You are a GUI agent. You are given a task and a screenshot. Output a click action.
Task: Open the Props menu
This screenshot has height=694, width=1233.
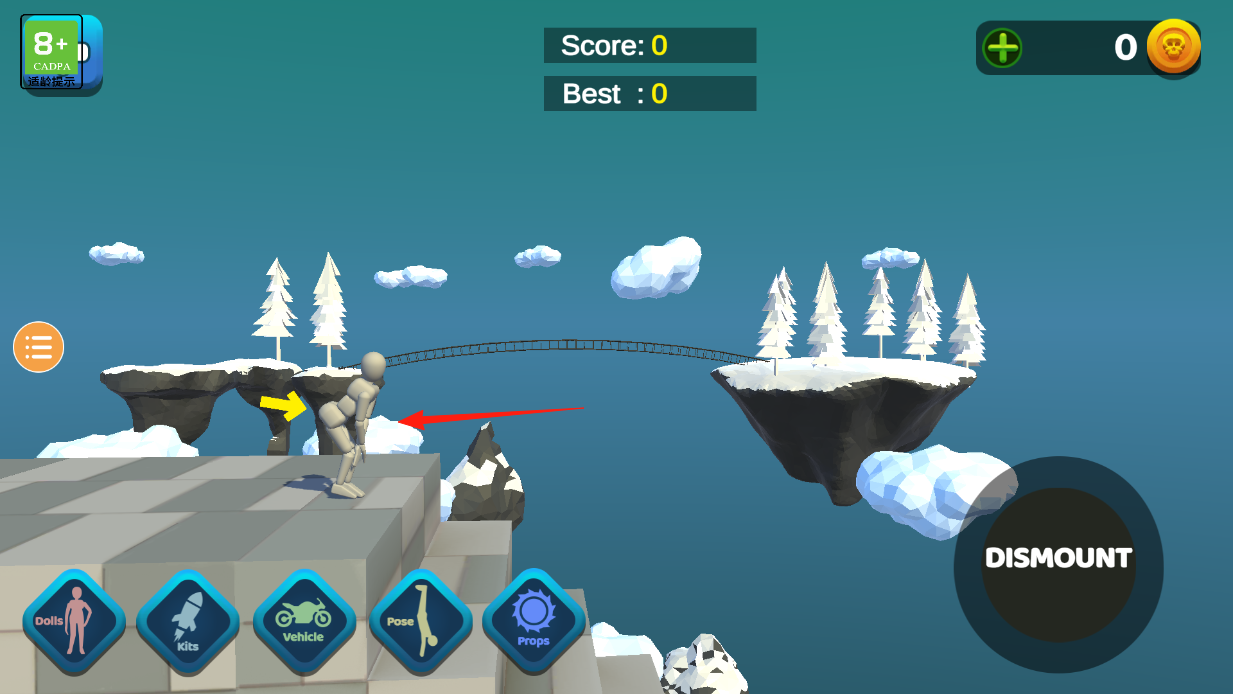coord(533,621)
